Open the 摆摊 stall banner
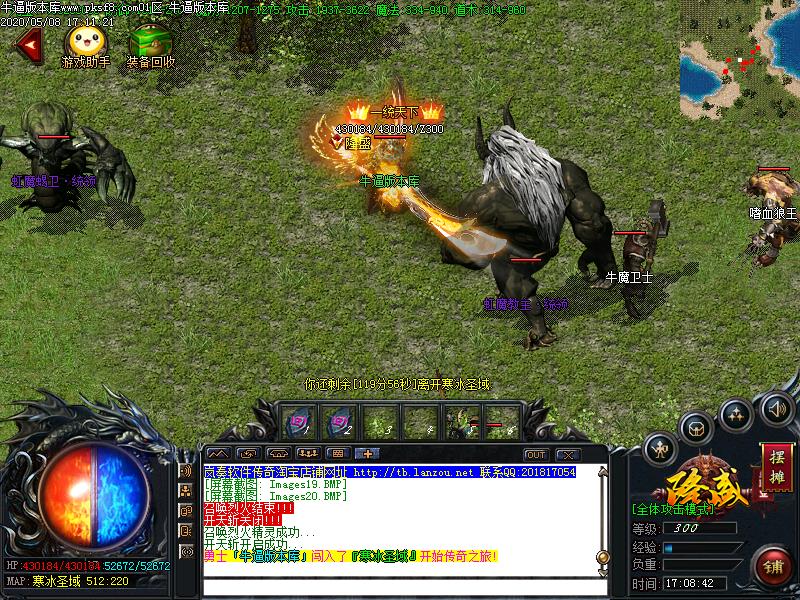Viewport: 800px width, 600px height. (x=776, y=467)
